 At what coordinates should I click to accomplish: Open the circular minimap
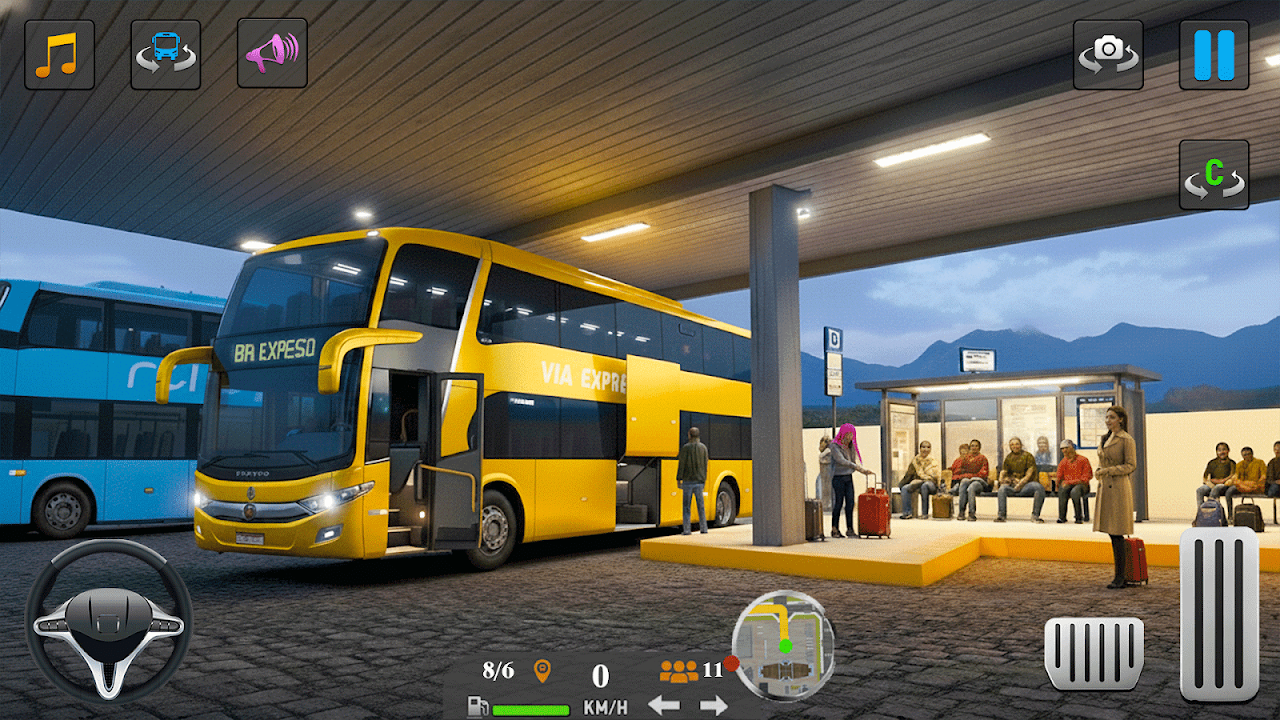[783, 645]
